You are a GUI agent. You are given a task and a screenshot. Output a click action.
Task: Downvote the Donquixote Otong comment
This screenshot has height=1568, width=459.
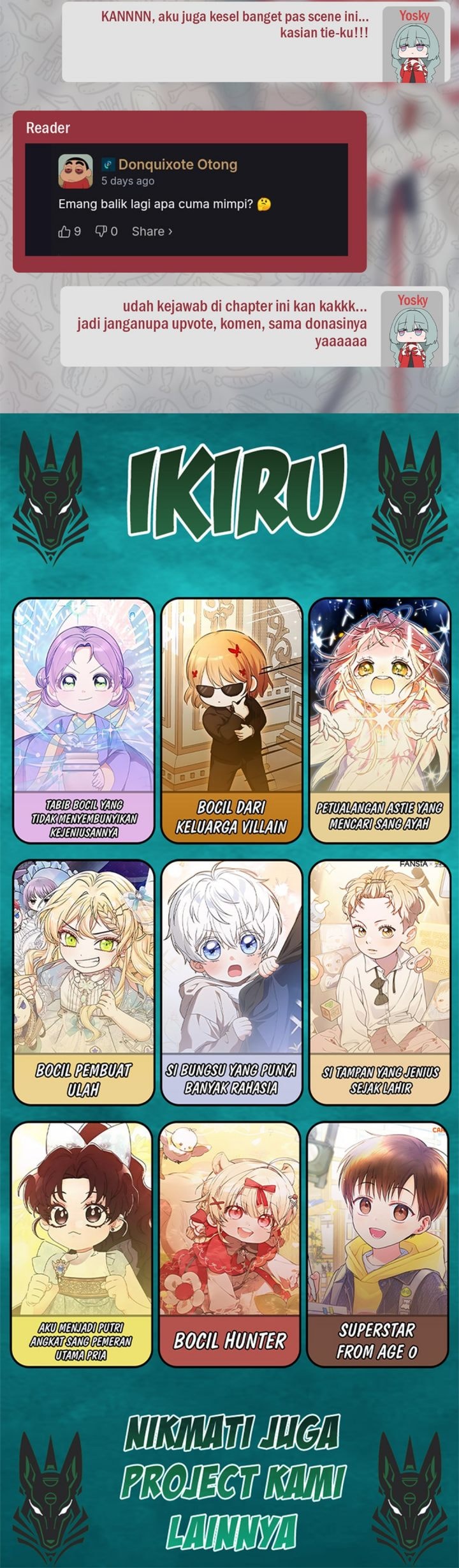tap(101, 232)
